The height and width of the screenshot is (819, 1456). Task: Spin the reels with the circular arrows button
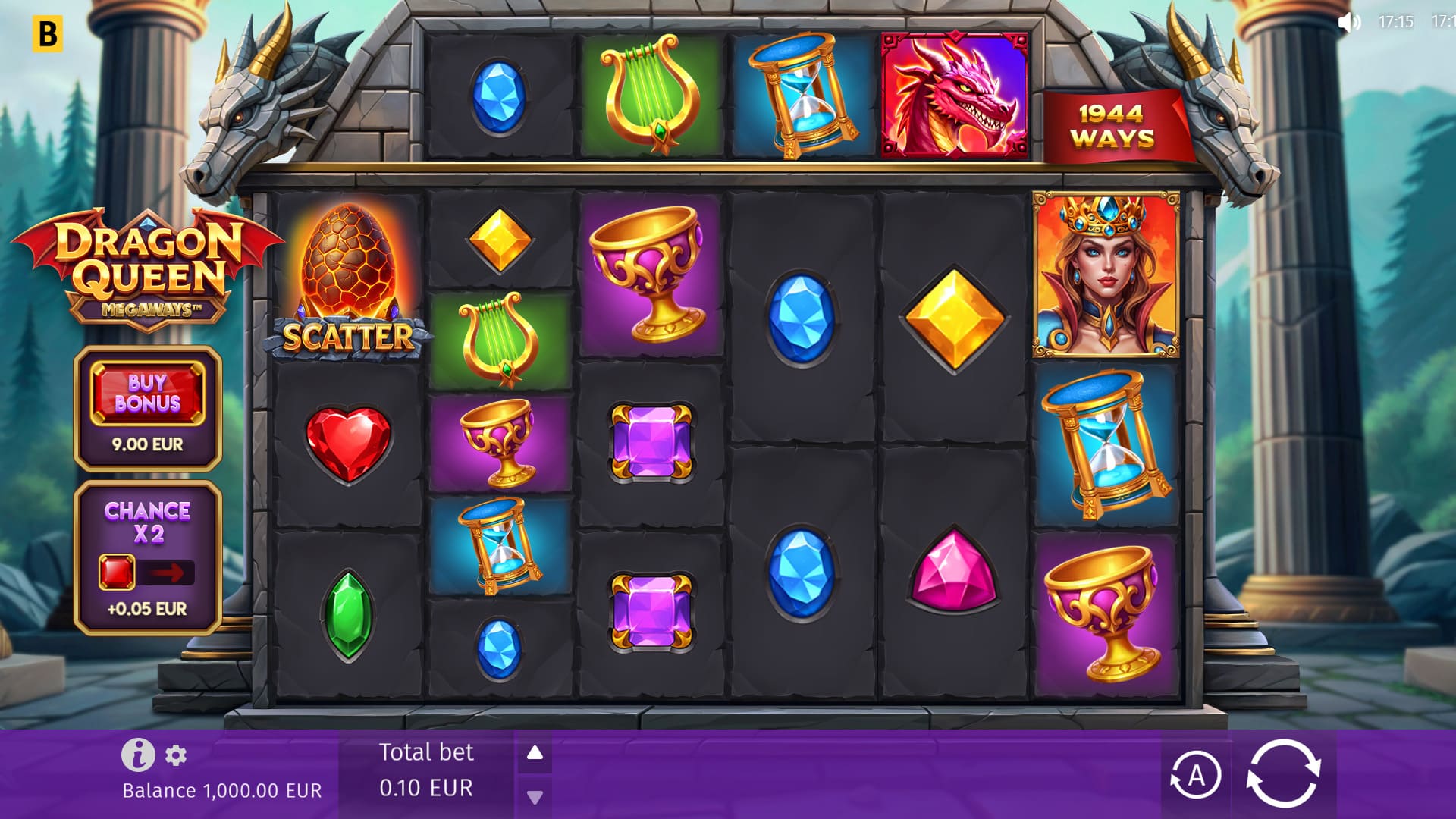[1283, 773]
